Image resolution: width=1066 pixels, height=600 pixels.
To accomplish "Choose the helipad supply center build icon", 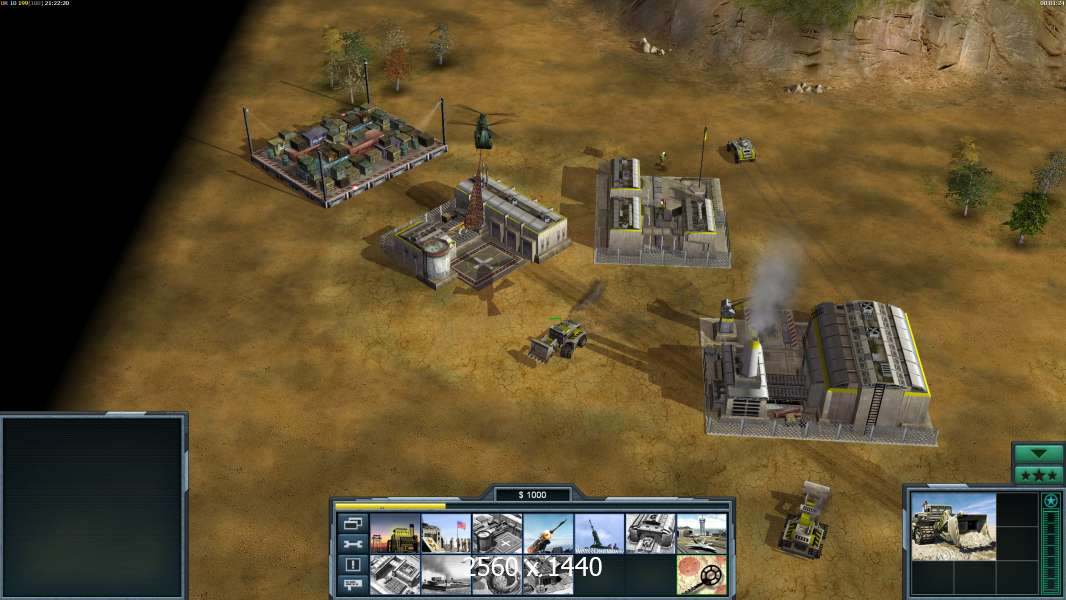I will (497, 533).
